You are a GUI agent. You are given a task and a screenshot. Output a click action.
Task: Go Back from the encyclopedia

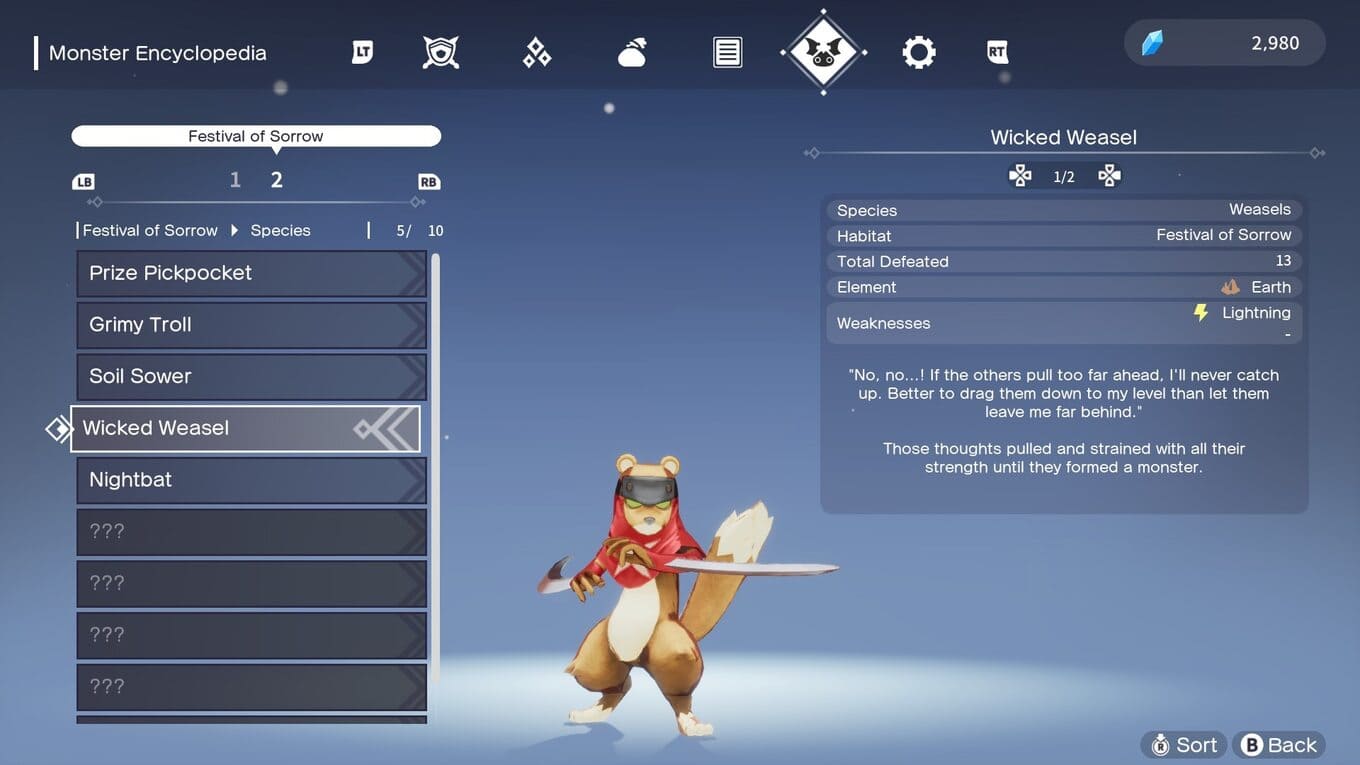click(x=1279, y=745)
